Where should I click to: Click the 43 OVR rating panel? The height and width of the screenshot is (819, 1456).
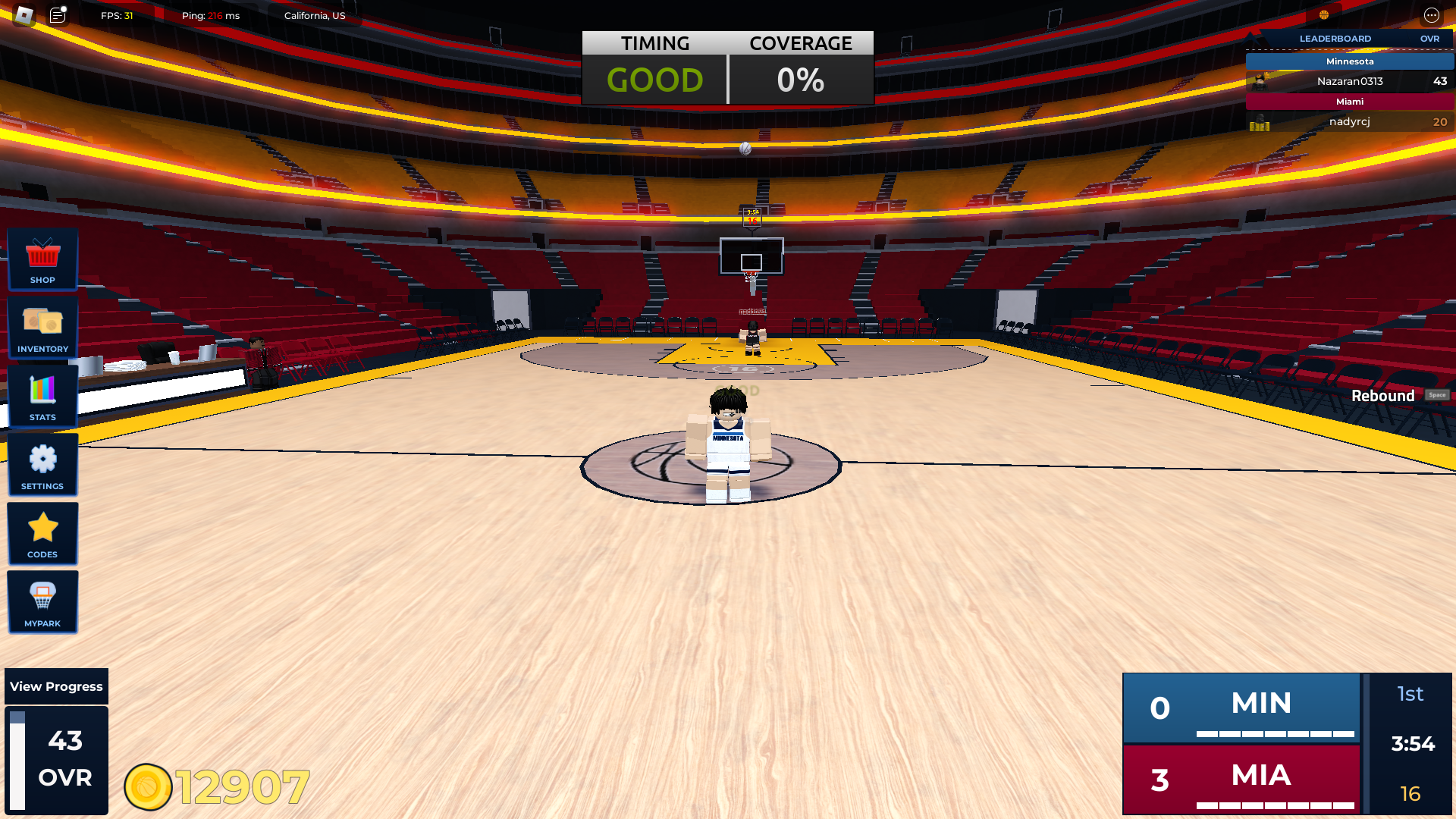coord(57,760)
